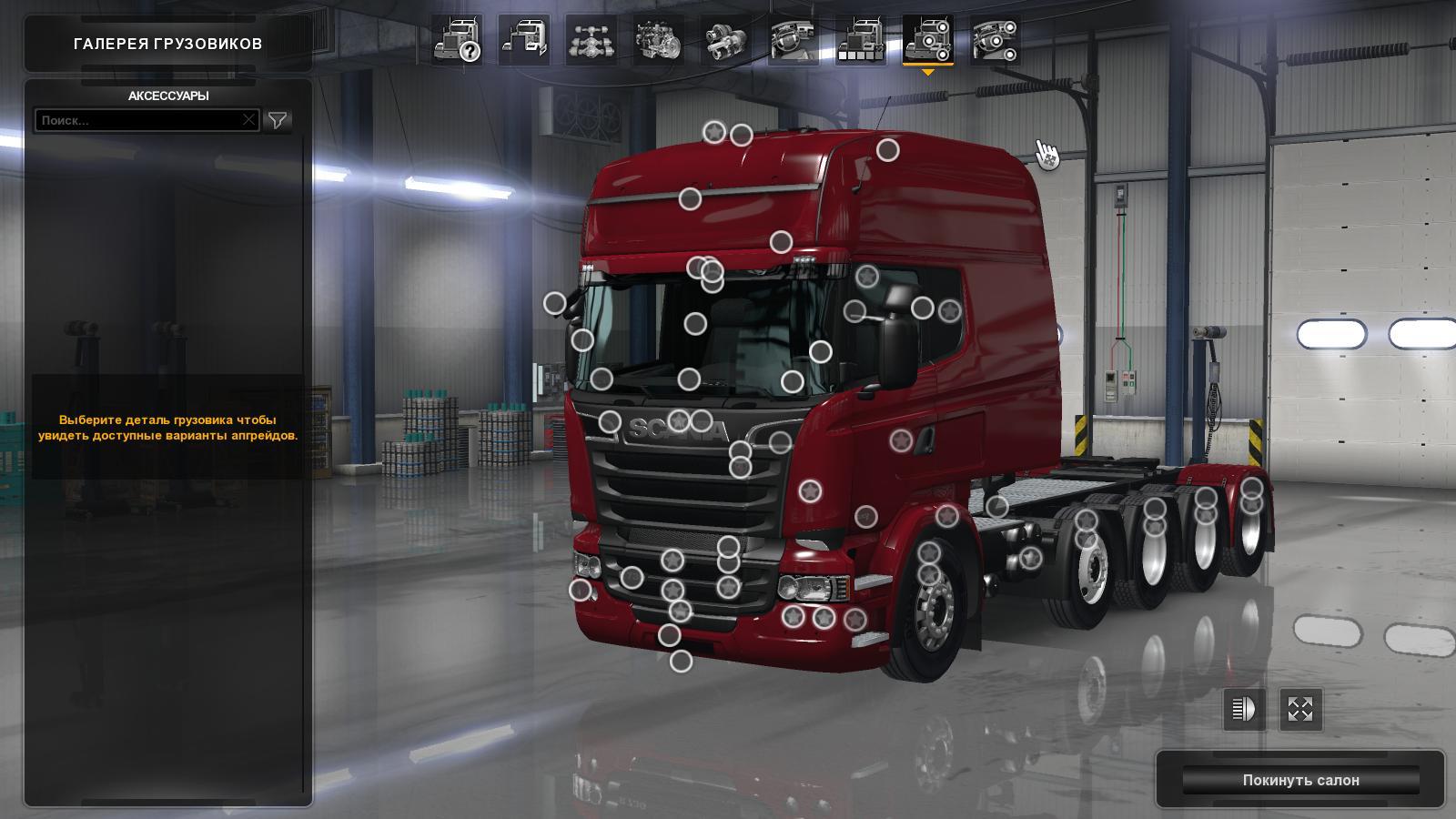Switch to the exterior accessories tab
Viewport: 1456px width, 819px height.
[x=928, y=41]
